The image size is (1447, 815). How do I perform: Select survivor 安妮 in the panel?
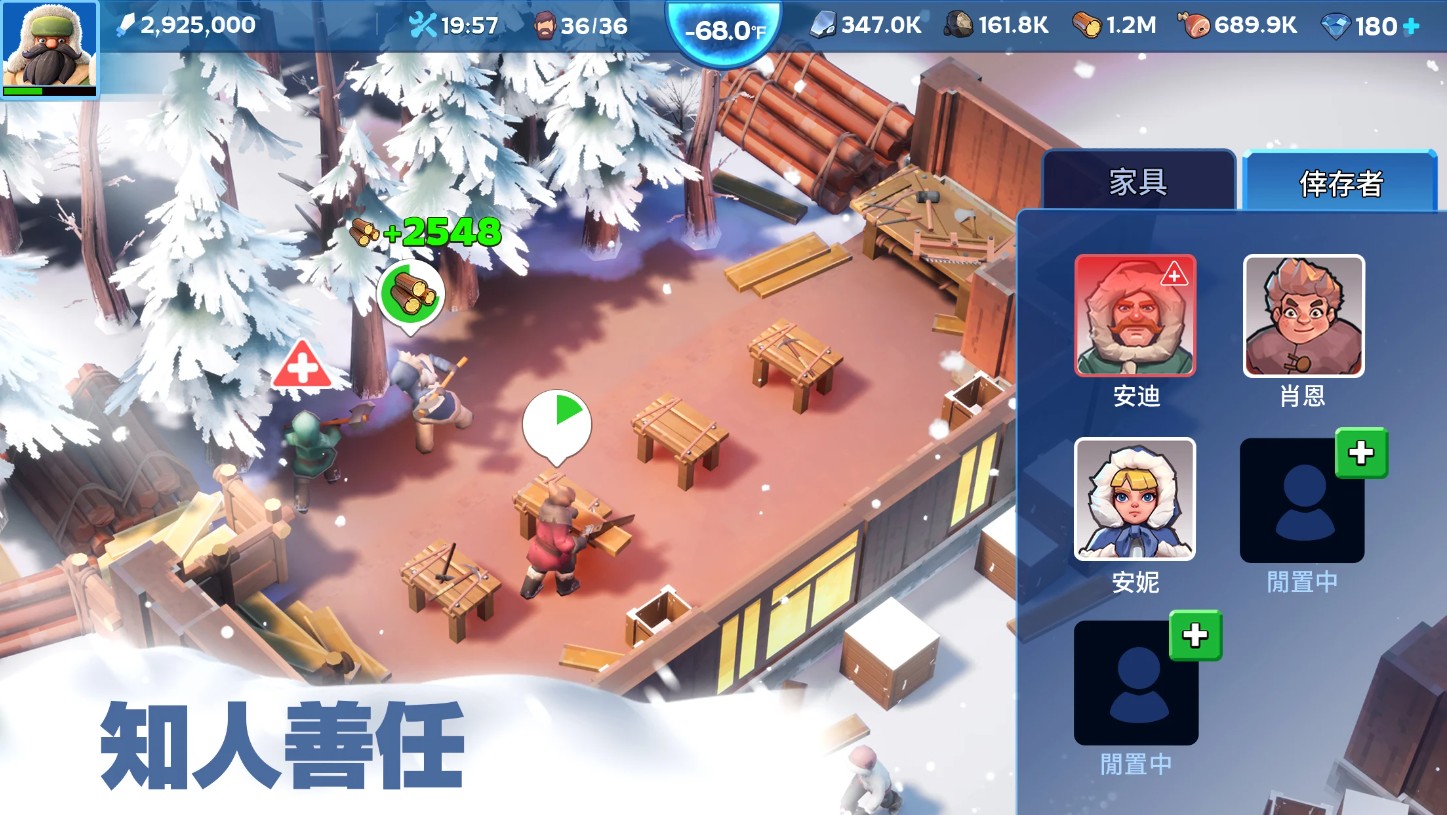(x=1135, y=499)
